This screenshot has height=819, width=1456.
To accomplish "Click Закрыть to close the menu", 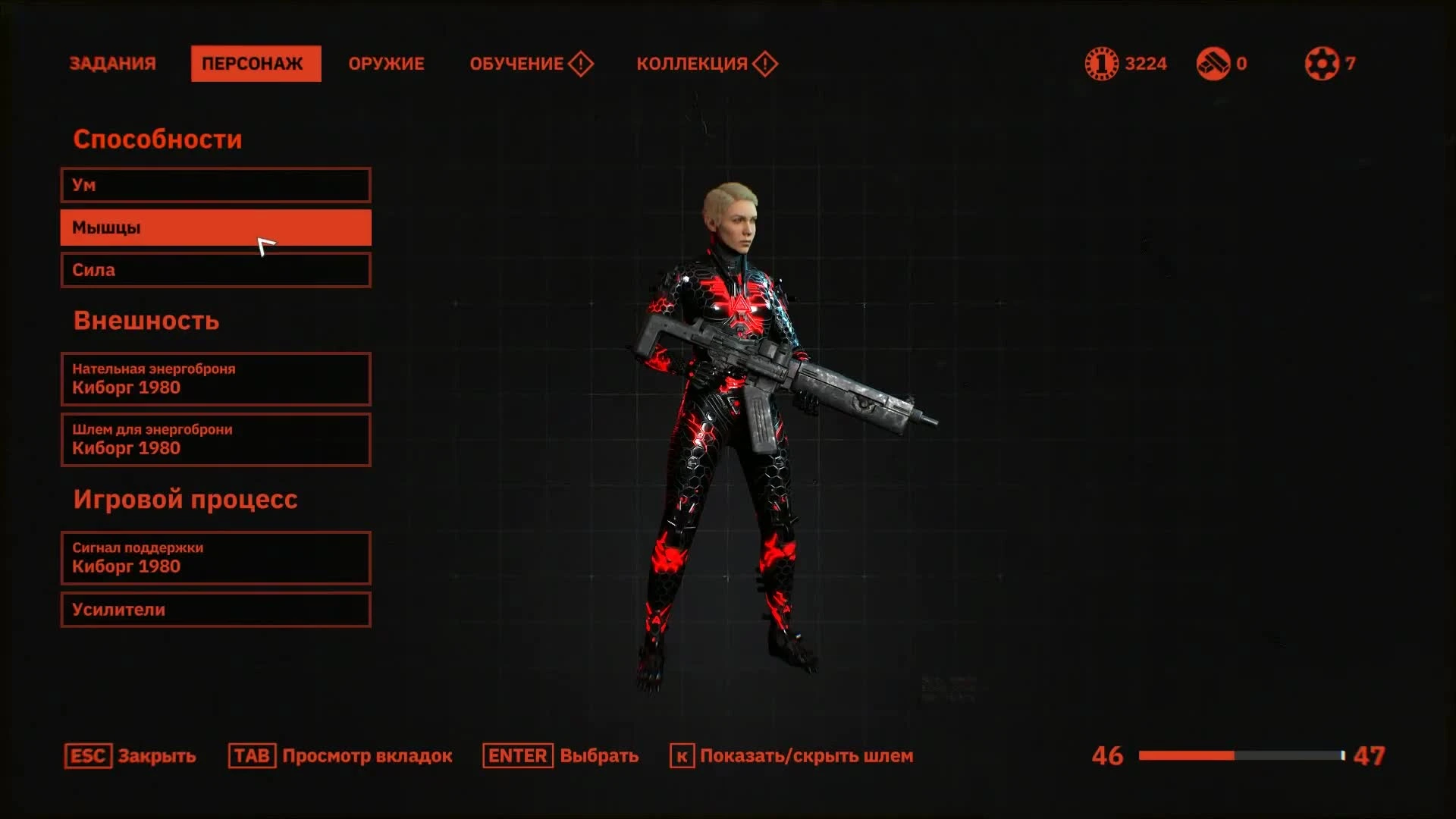I will pyautogui.click(x=155, y=756).
